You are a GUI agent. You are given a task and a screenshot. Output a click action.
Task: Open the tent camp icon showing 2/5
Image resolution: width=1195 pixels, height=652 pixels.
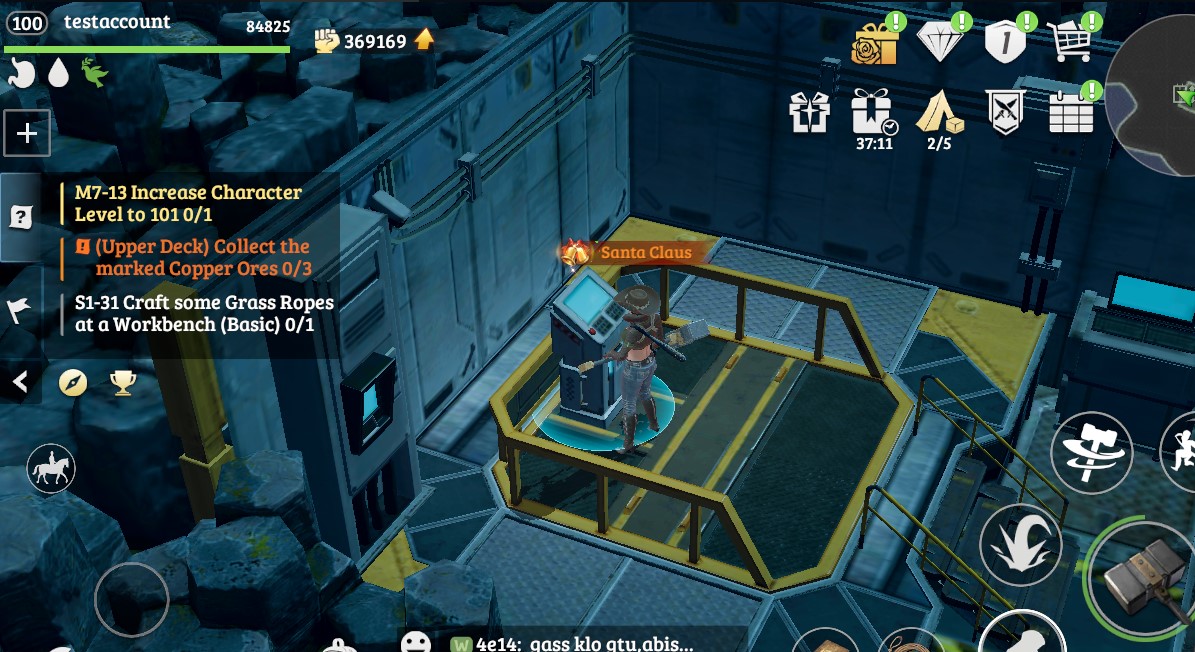(940, 112)
